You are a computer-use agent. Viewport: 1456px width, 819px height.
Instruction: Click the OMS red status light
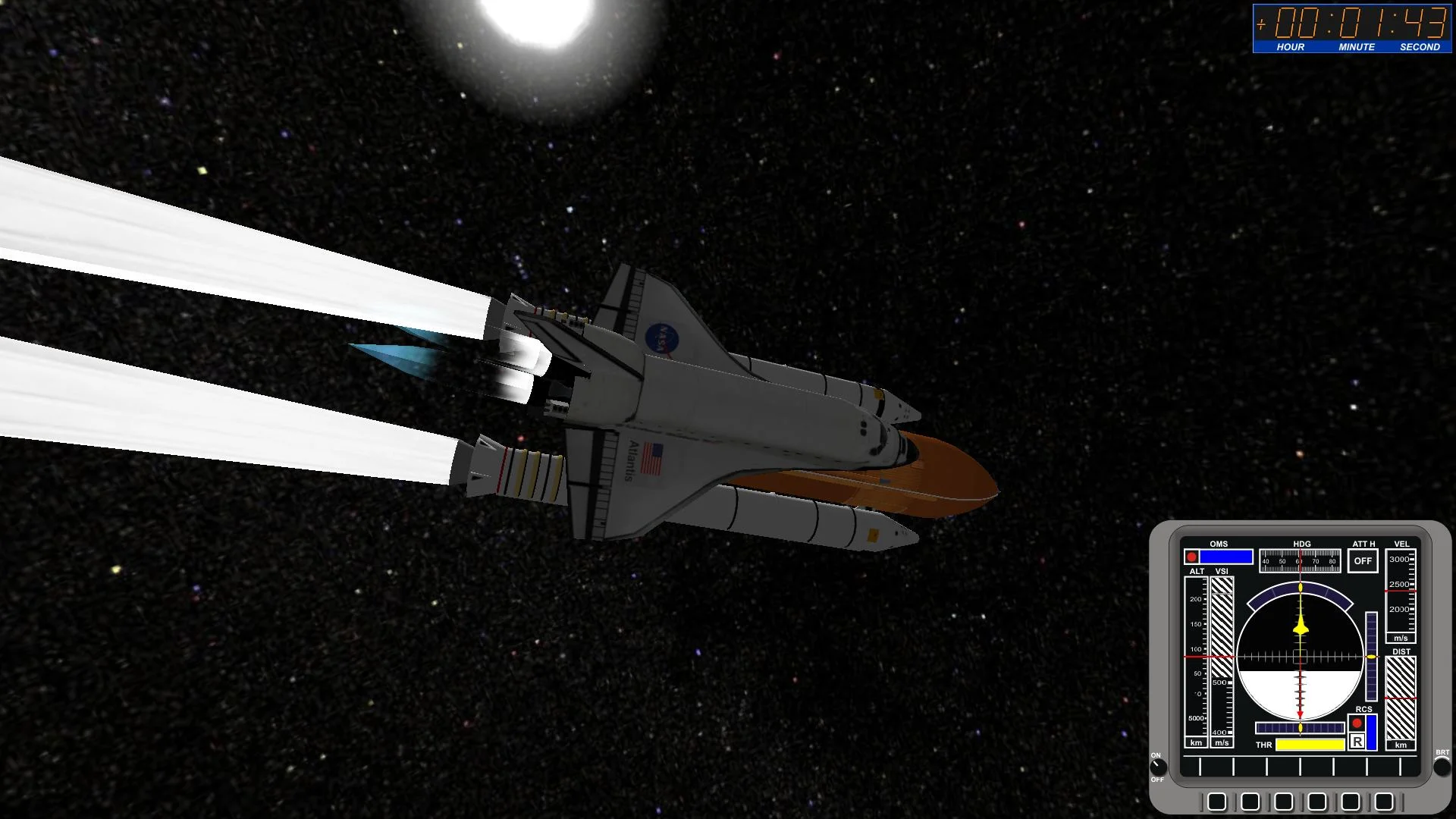click(x=1192, y=557)
